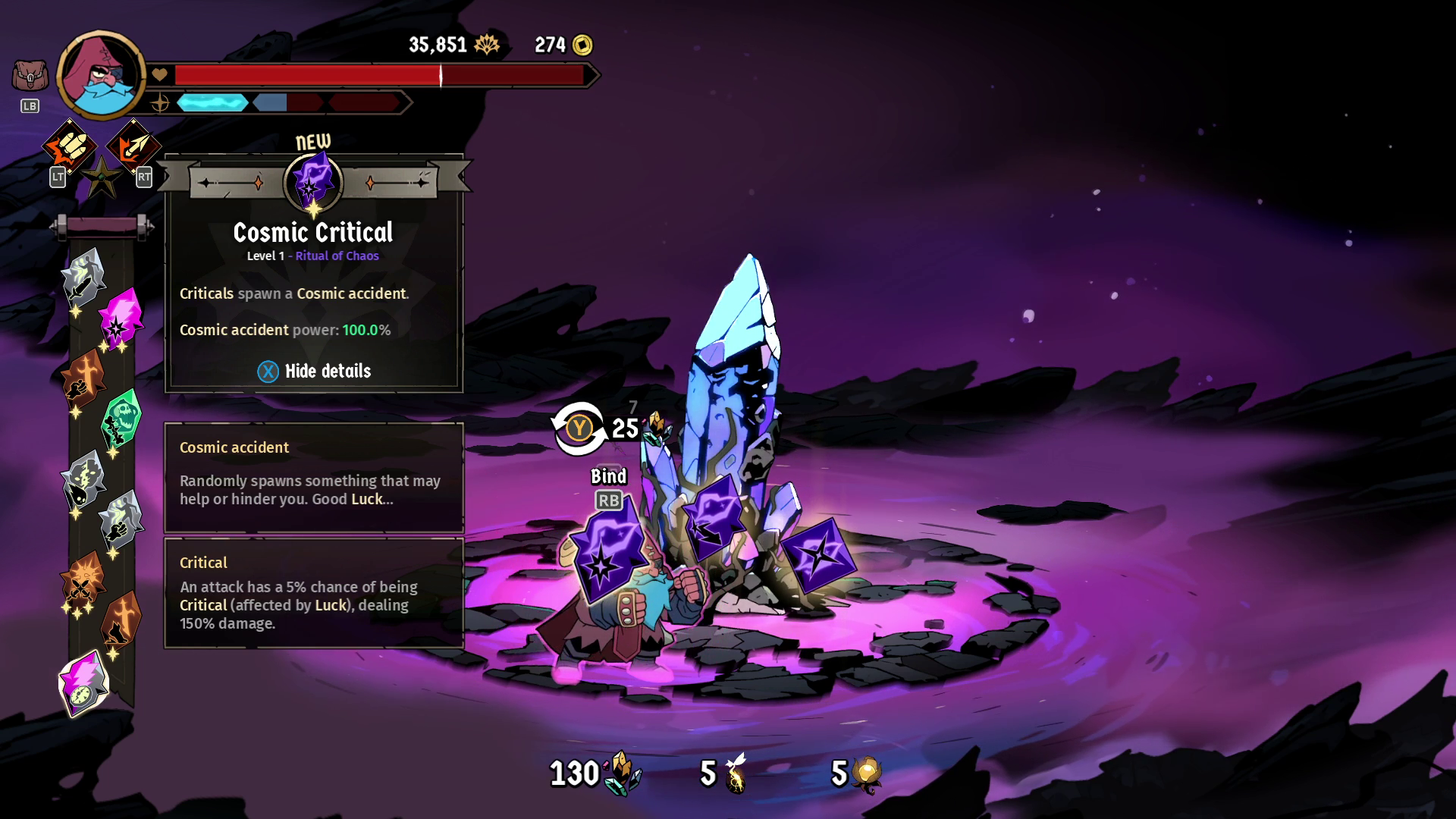Viewport: 1456px width, 819px height.
Task: Select the pink lightning clock blessing
Action: (84, 682)
